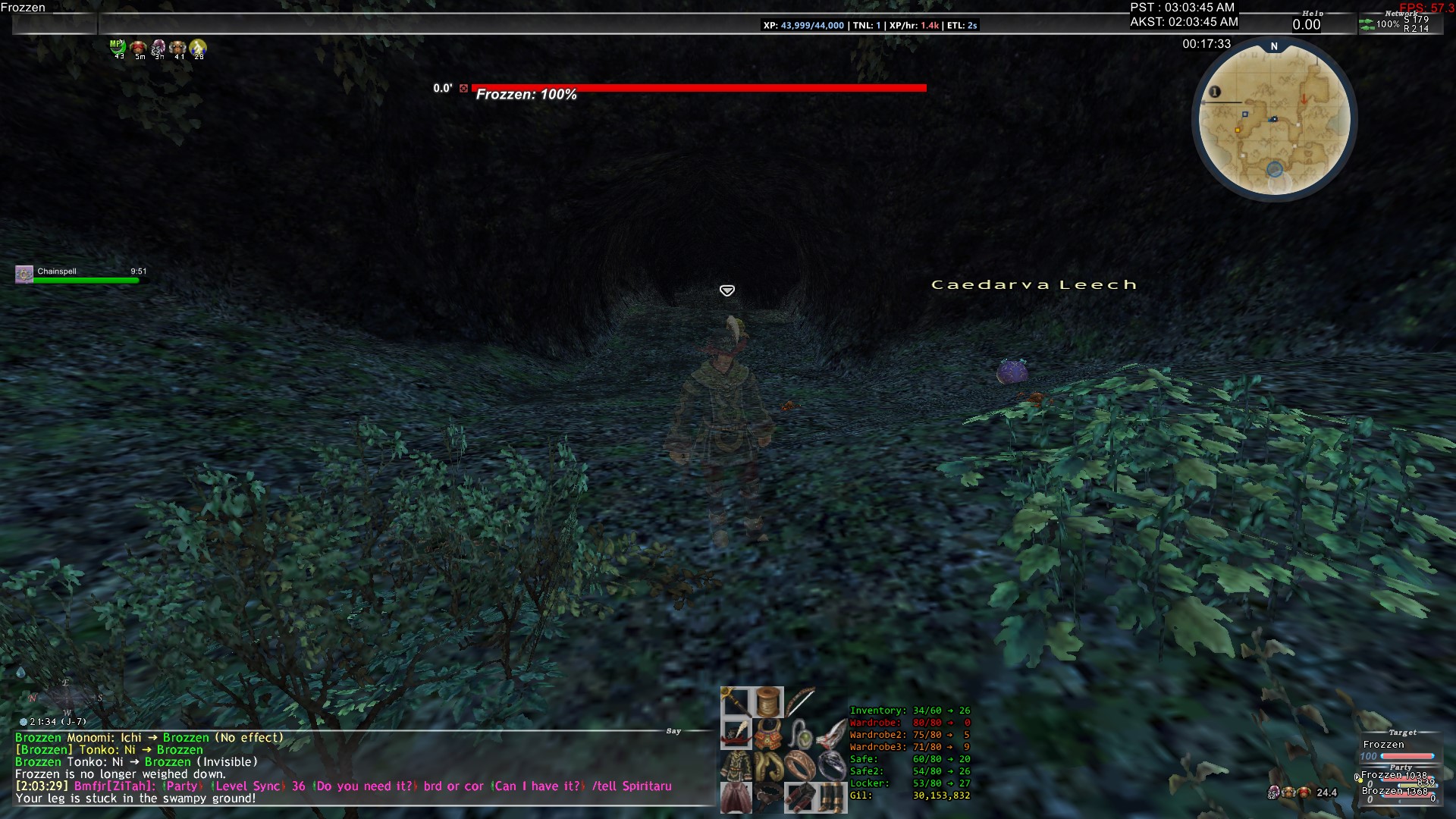
Task: Click the Say chat mode label
Action: (x=672, y=730)
